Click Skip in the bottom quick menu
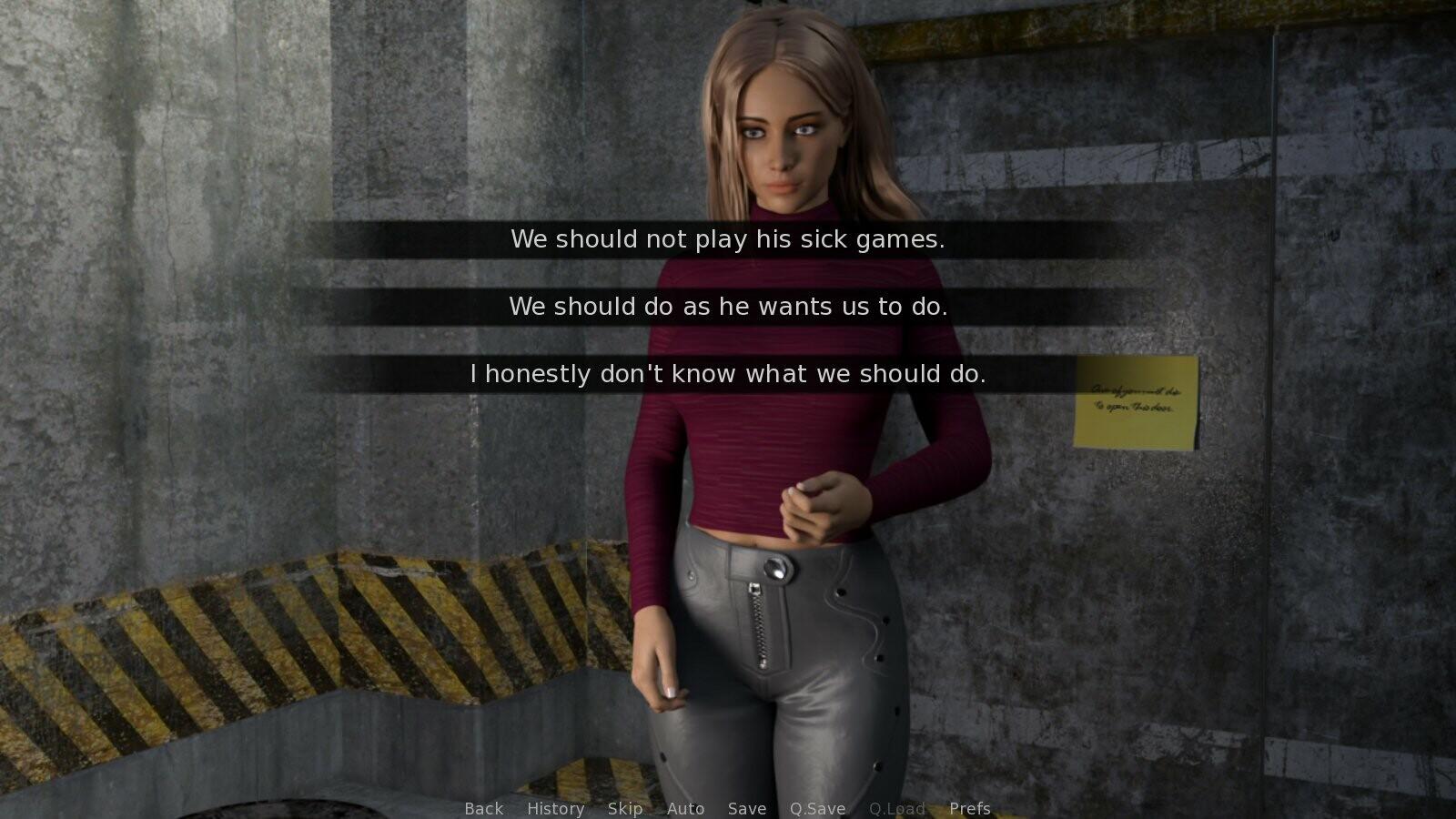1456x819 pixels. tap(625, 808)
